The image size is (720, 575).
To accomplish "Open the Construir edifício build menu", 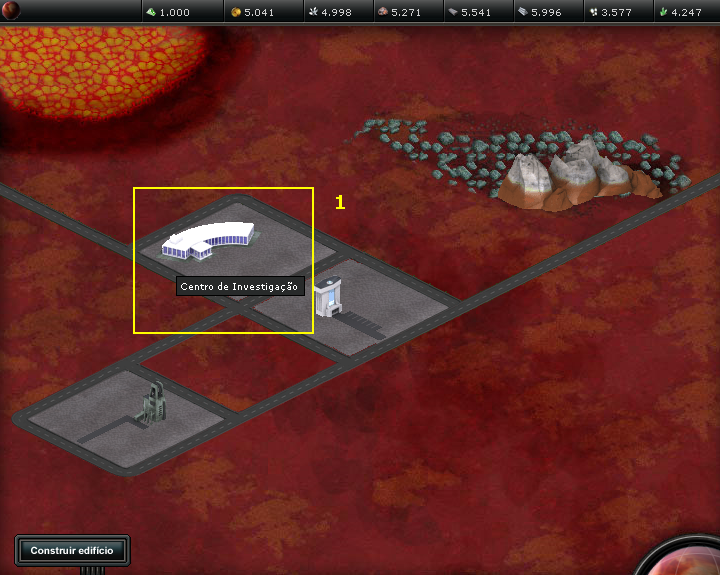I will tap(72, 550).
